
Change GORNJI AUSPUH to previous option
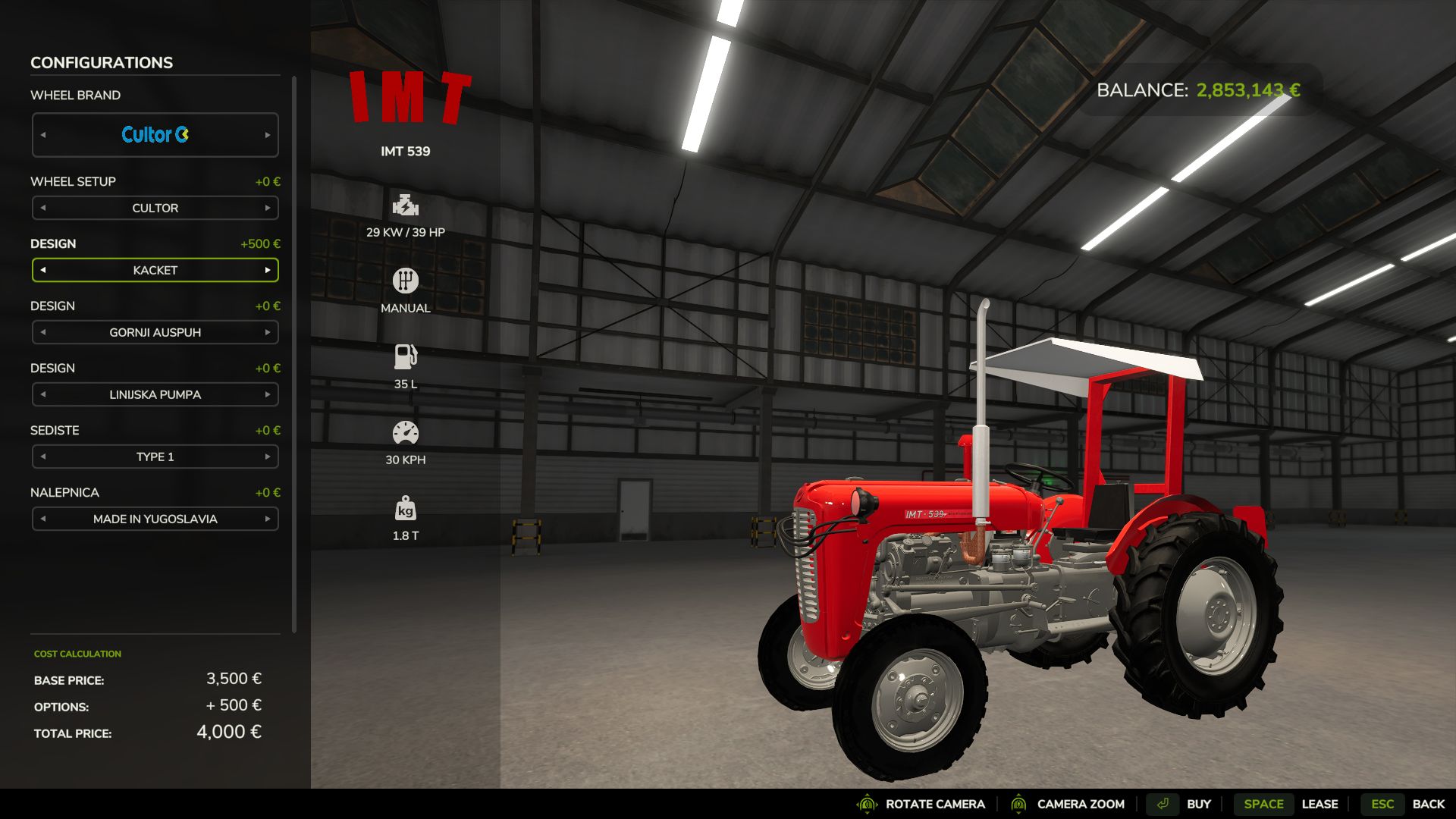(x=43, y=332)
